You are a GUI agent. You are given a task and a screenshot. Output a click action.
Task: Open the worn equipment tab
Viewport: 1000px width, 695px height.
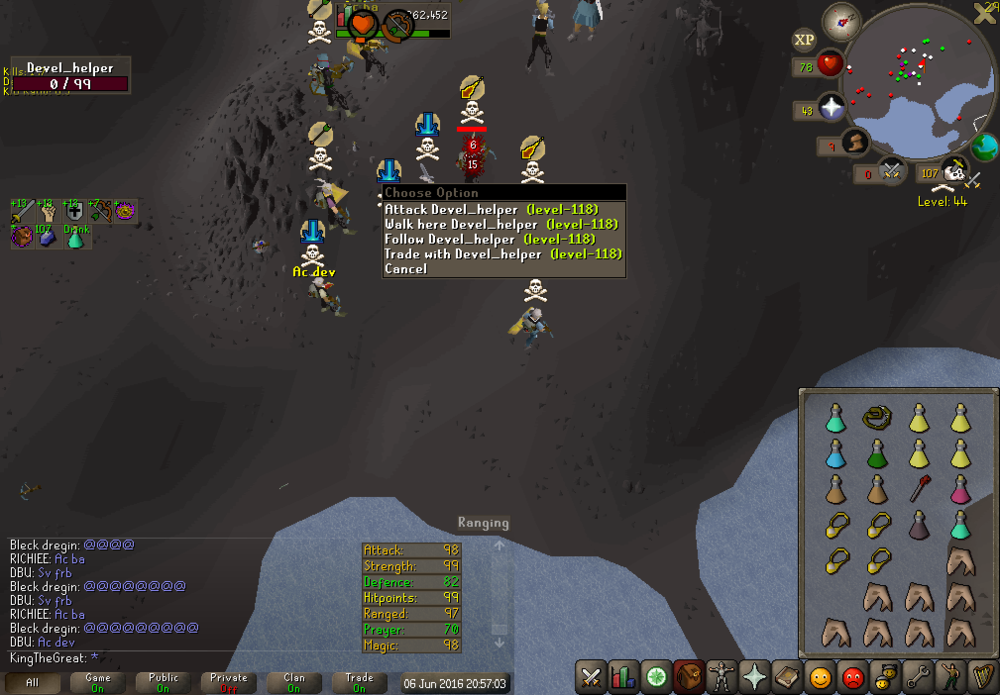point(719,676)
